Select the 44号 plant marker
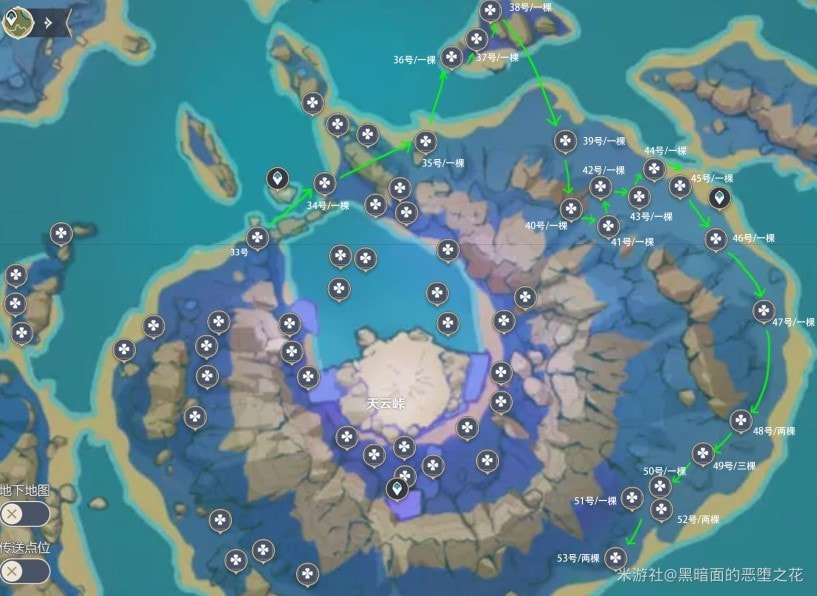The image size is (817, 596). [654, 168]
